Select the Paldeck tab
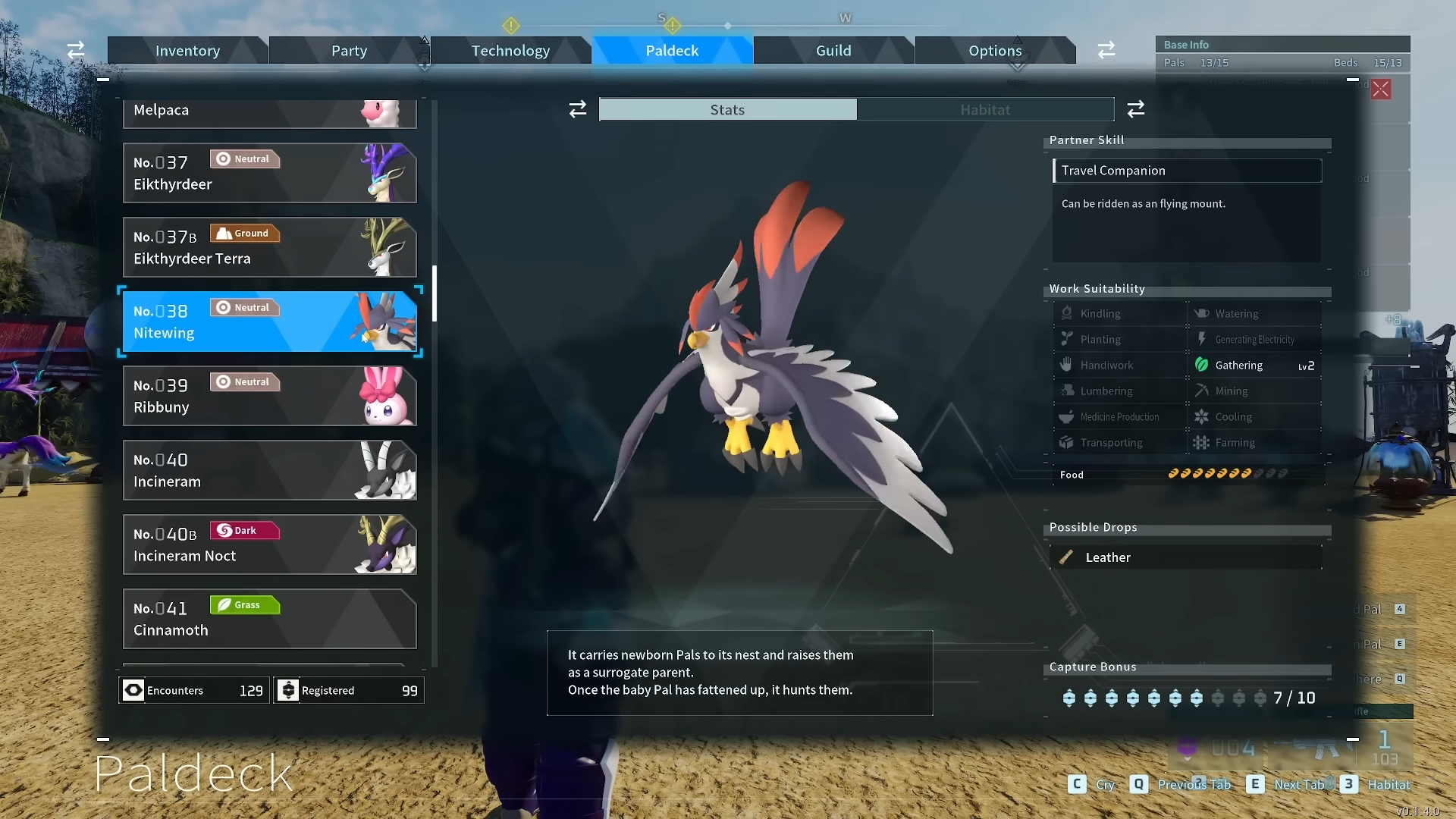Image resolution: width=1456 pixels, height=819 pixels. (x=672, y=51)
